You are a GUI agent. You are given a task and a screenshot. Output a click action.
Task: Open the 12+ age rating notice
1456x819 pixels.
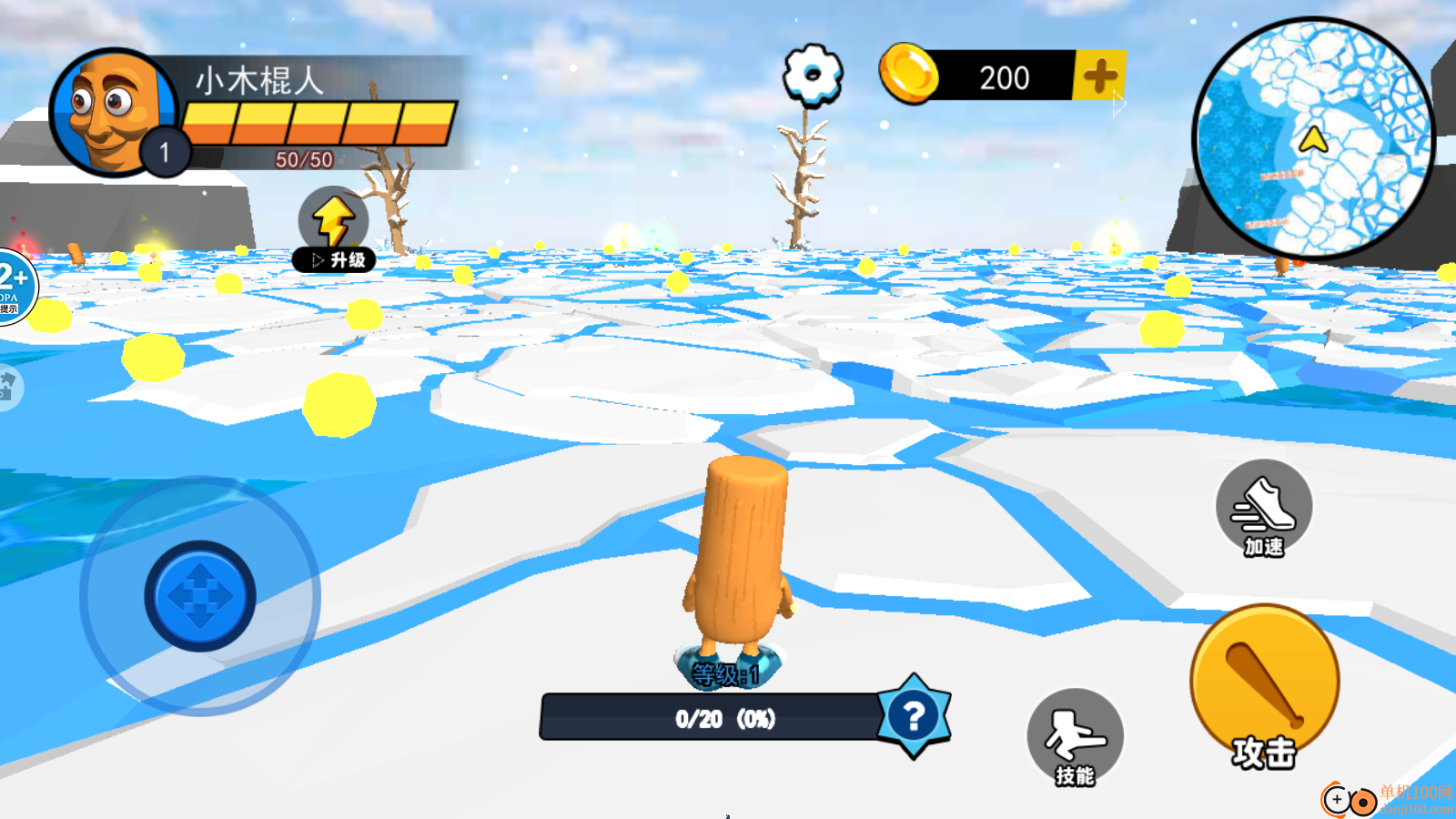(x=14, y=287)
